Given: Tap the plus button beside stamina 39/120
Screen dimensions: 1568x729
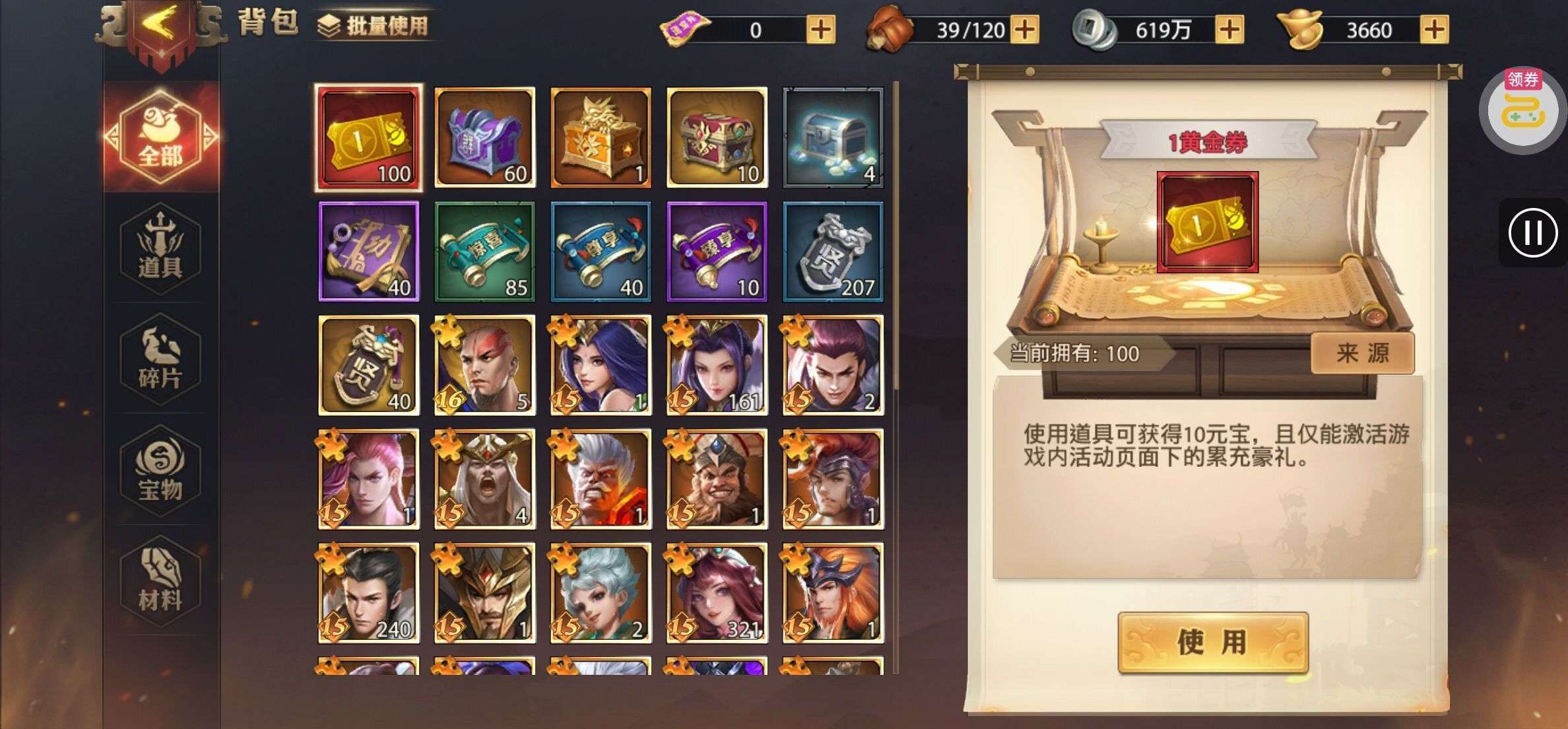Looking at the screenshot, I should point(1024,30).
